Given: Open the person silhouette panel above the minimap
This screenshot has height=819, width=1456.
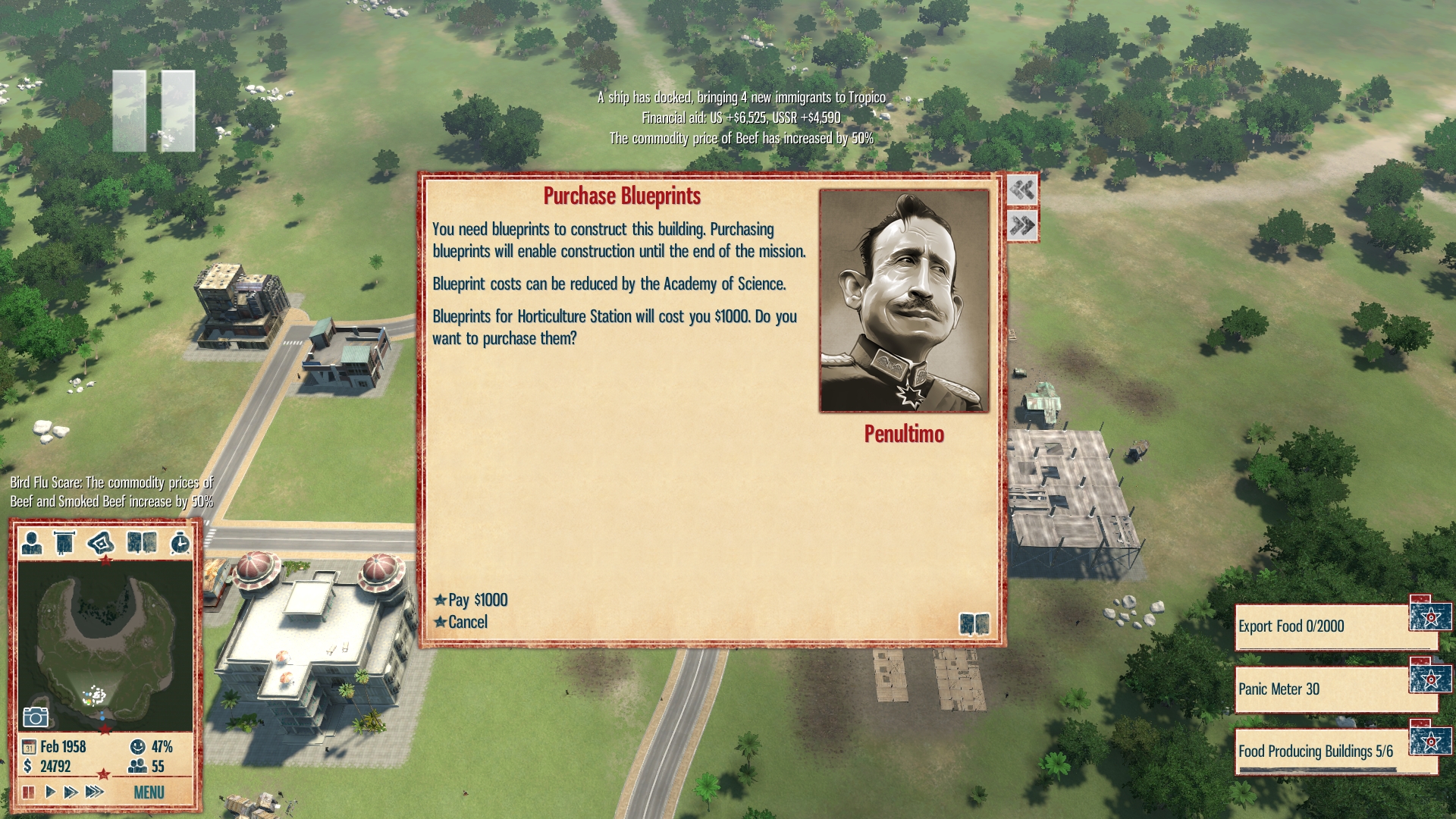Looking at the screenshot, I should (32, 543).
